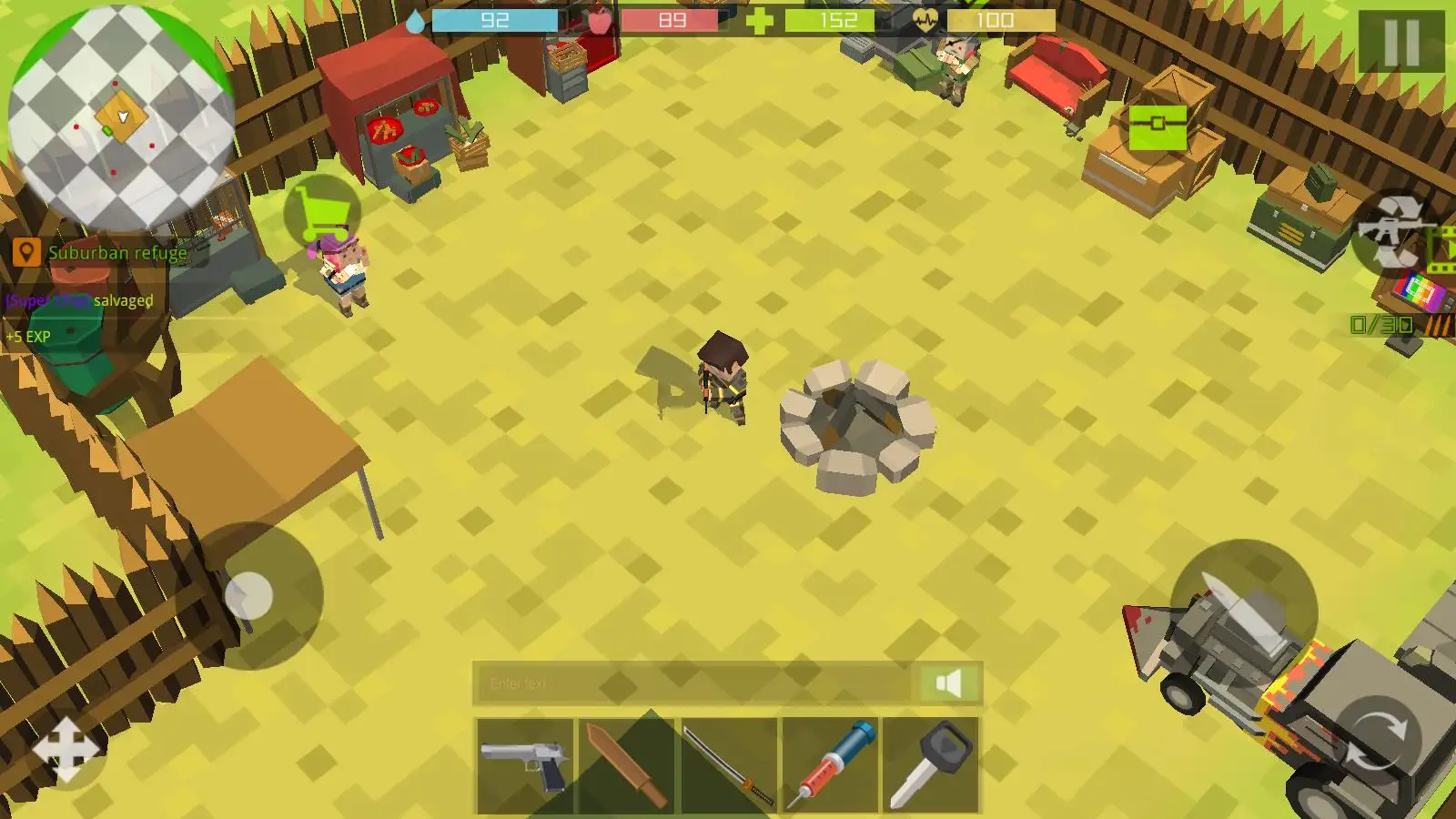This screenshot has width=1456, height=819.
Task: Tap the green shopping cart icon
Action: pos(322,213)
